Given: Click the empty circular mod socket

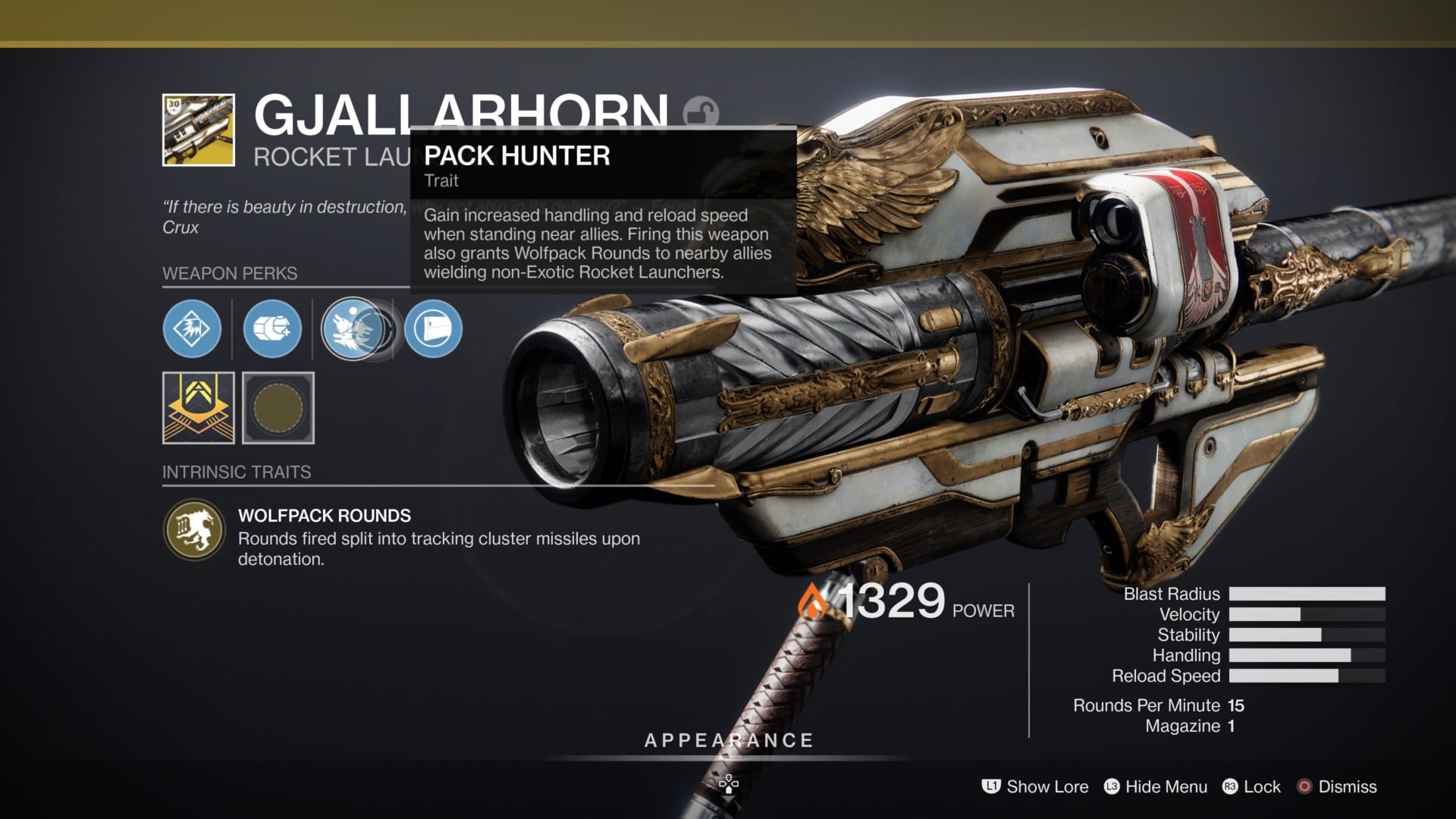Looking at the screenshot, I should 278,408.
